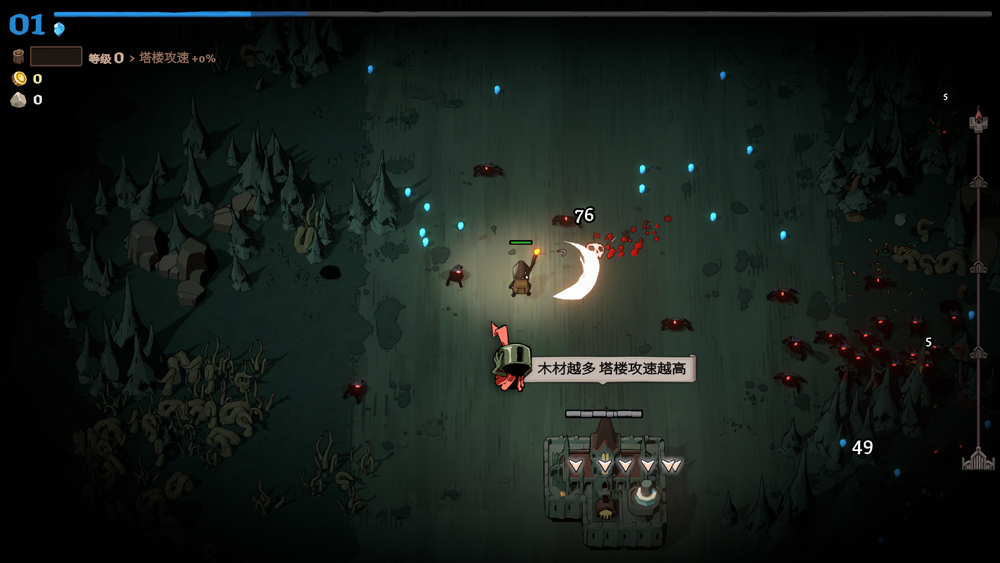Screen dimensions: 1000x563
Task: Dismiss the 木材越多 塔楼攻速越高 tutorial tip
Action: pos(611,369)
